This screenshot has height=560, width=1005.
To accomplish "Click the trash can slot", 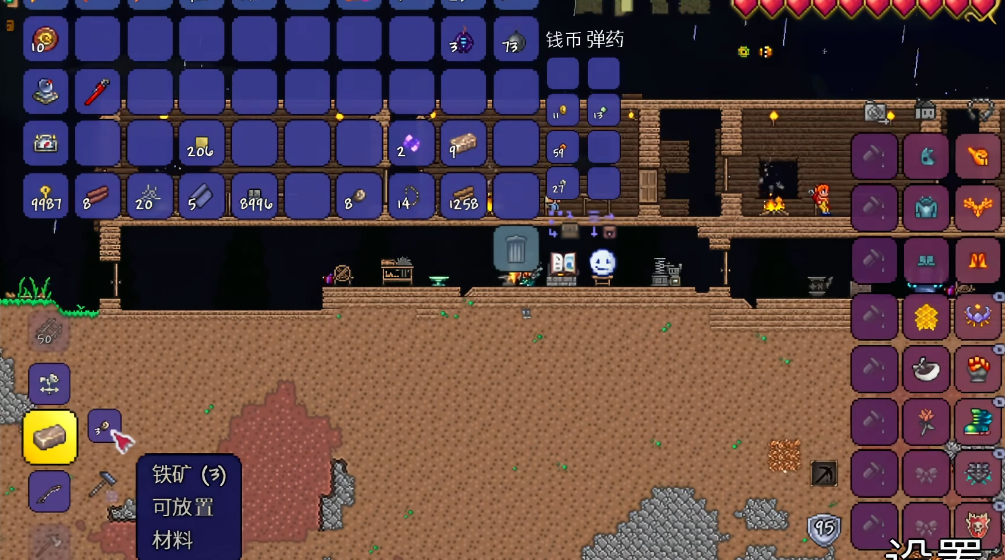I will click(x=516, y=248).
